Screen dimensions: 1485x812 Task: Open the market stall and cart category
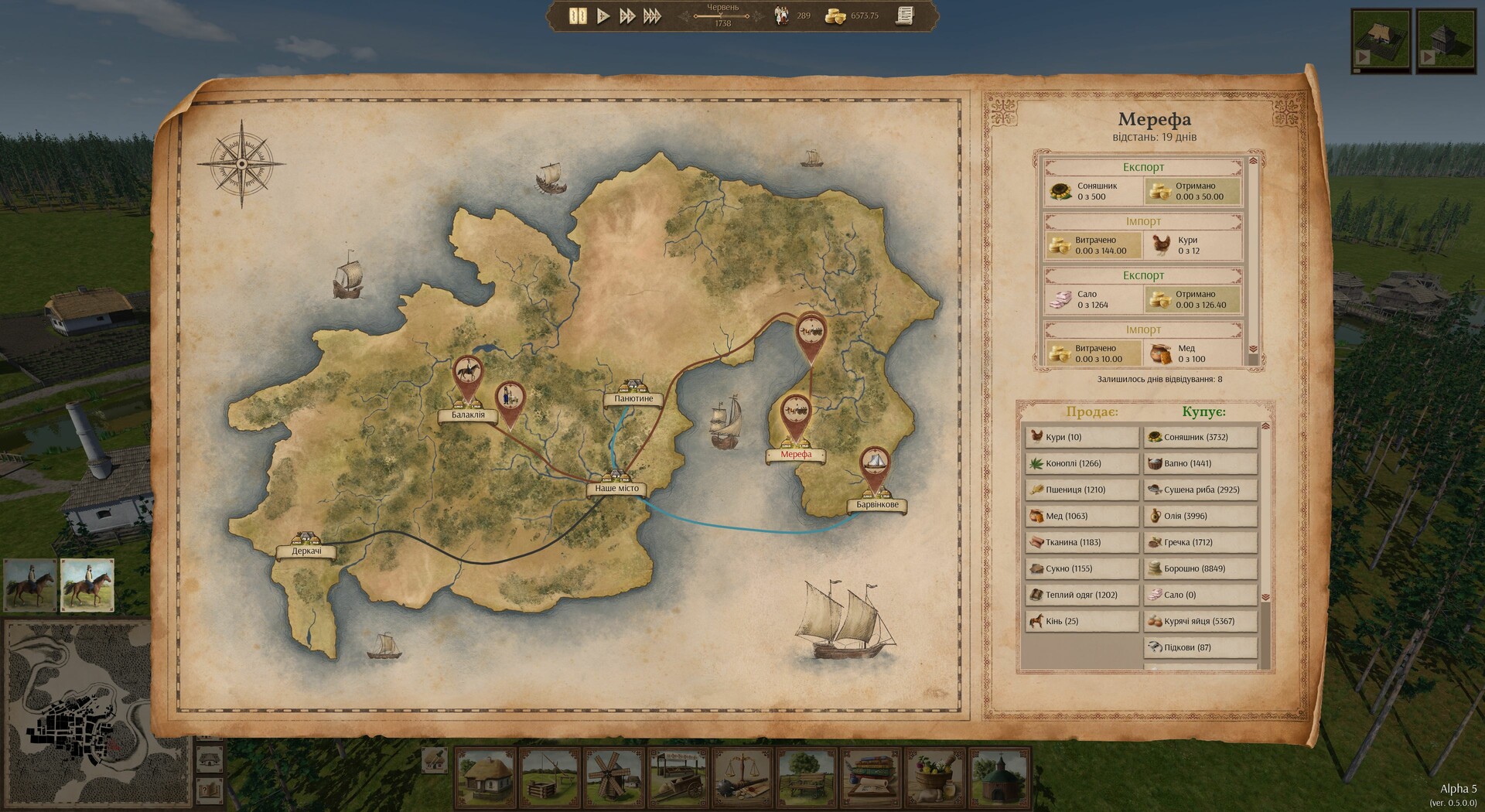click(678, 776)
